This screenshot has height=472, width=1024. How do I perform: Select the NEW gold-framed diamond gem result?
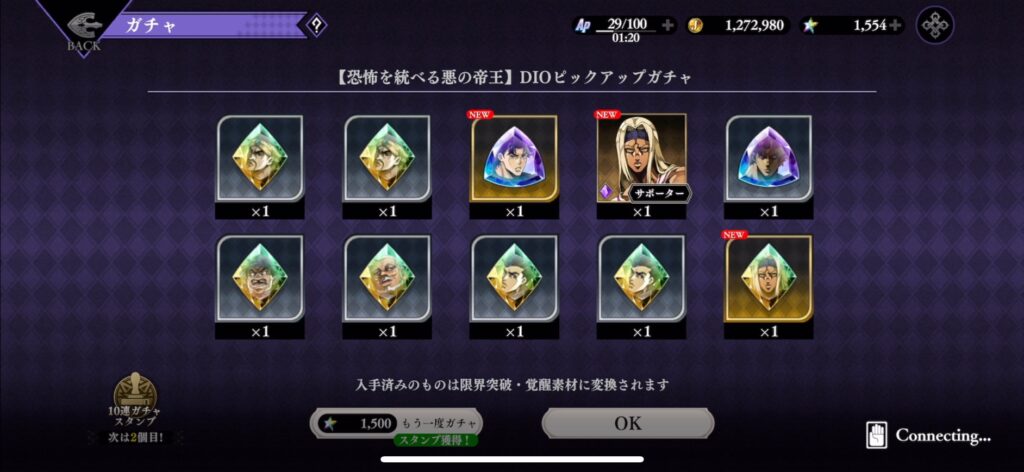pos(768,279)
